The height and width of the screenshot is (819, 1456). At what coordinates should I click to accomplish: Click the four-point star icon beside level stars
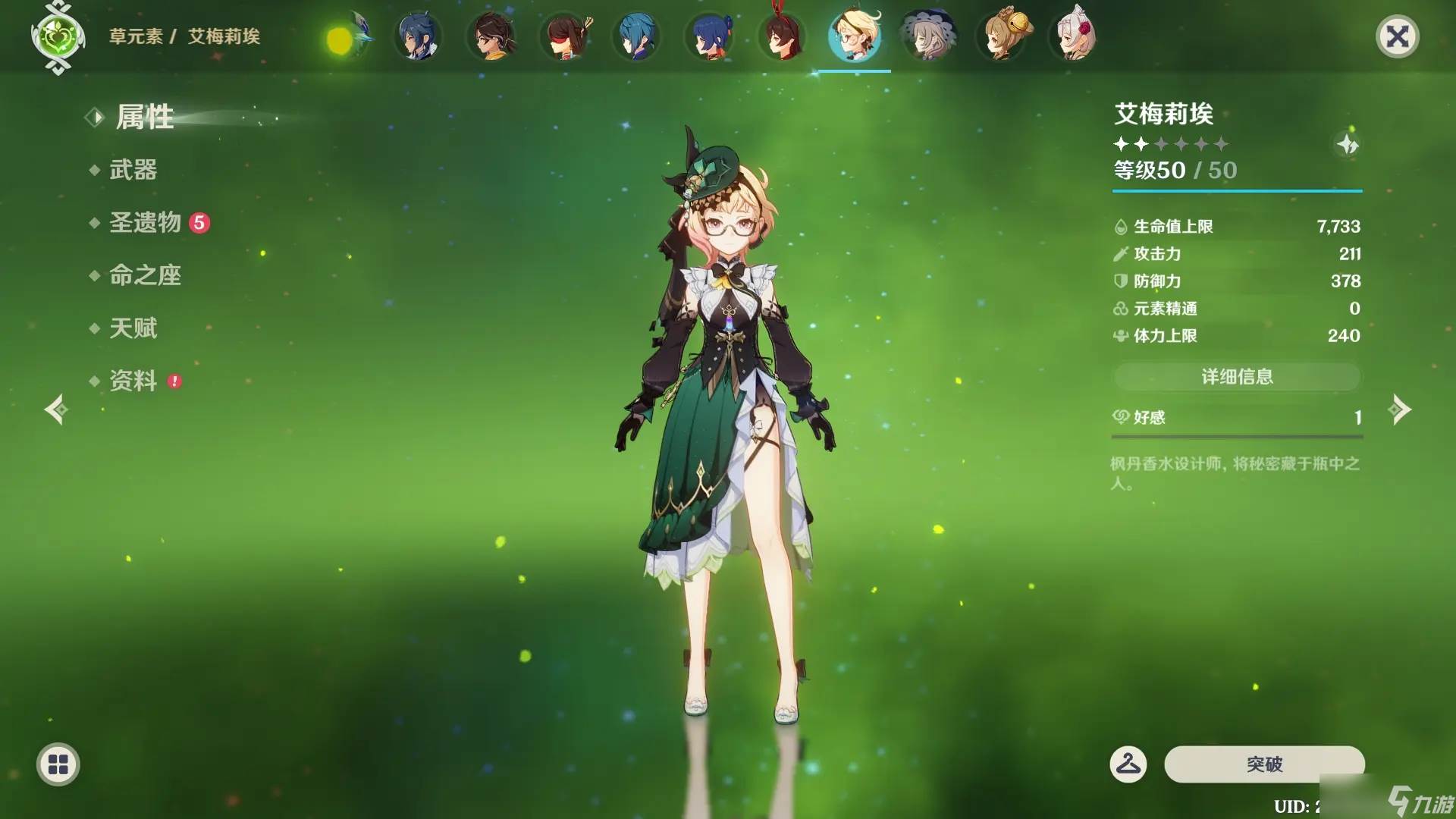coord(1348,144)
